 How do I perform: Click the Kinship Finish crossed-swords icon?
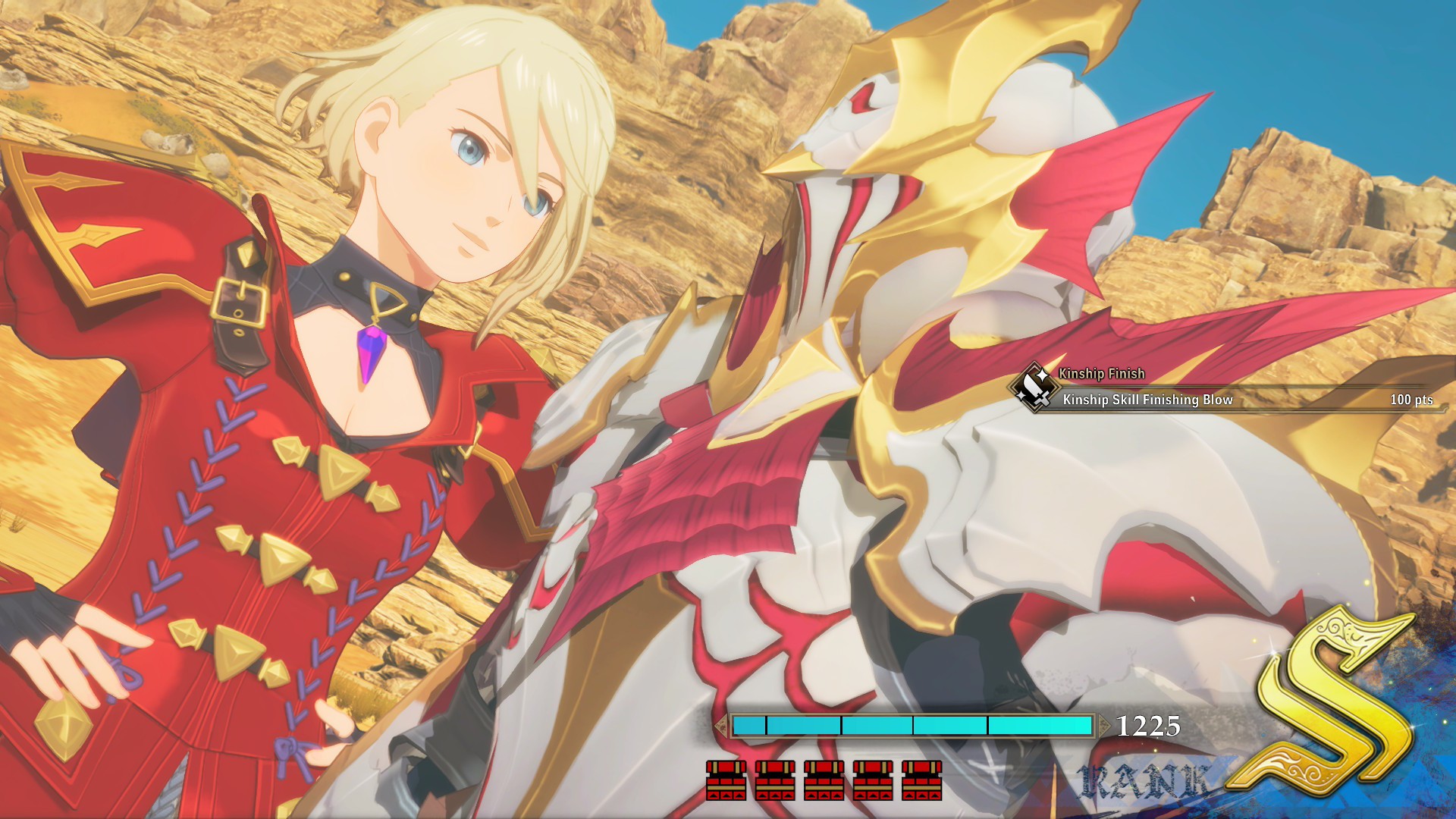(x=1034, y=387)
